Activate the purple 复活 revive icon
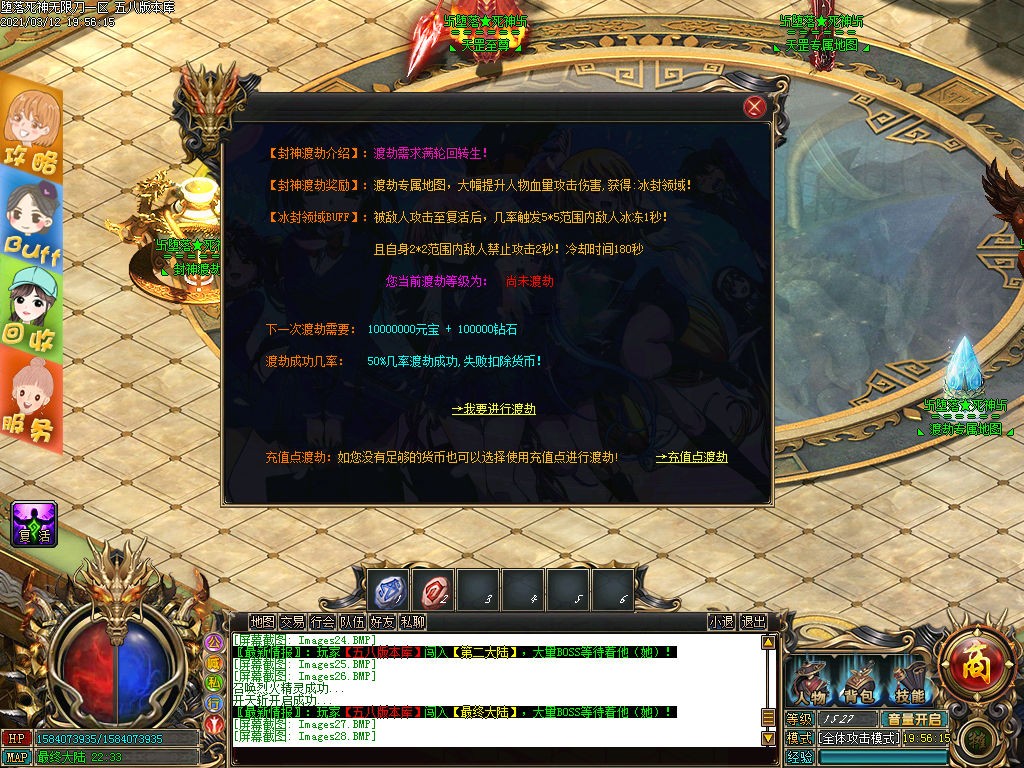Image resolution: width=1024 pixels, height=768 pixels. [34, 524]
